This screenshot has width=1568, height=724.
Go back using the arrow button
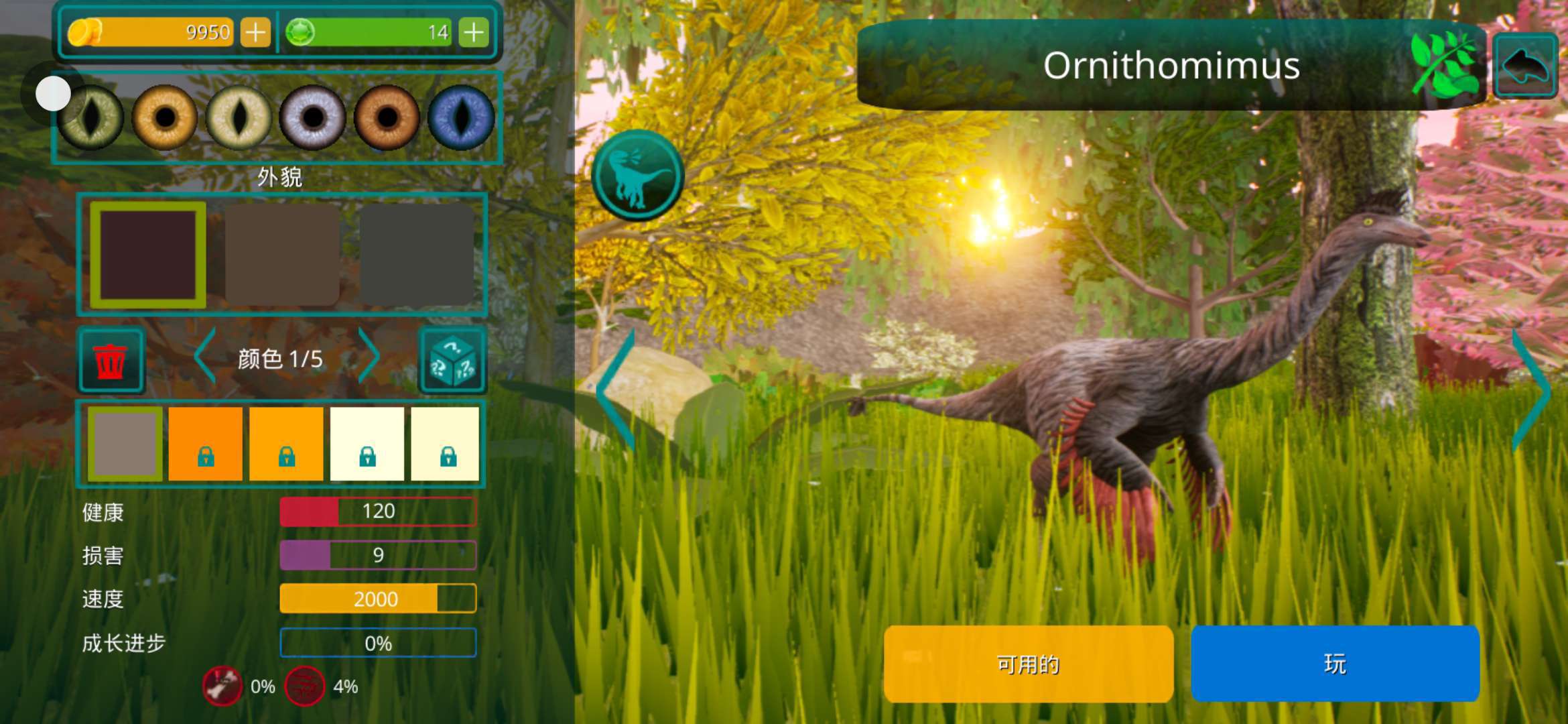[x=1525, y=66]
